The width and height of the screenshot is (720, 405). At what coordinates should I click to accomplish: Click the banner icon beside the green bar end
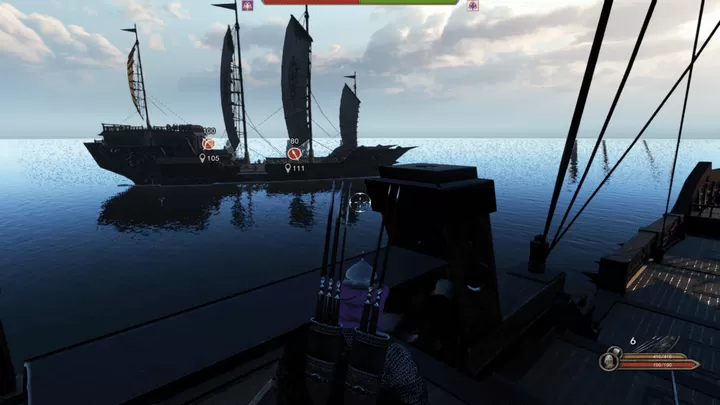(x=473, y=5)
